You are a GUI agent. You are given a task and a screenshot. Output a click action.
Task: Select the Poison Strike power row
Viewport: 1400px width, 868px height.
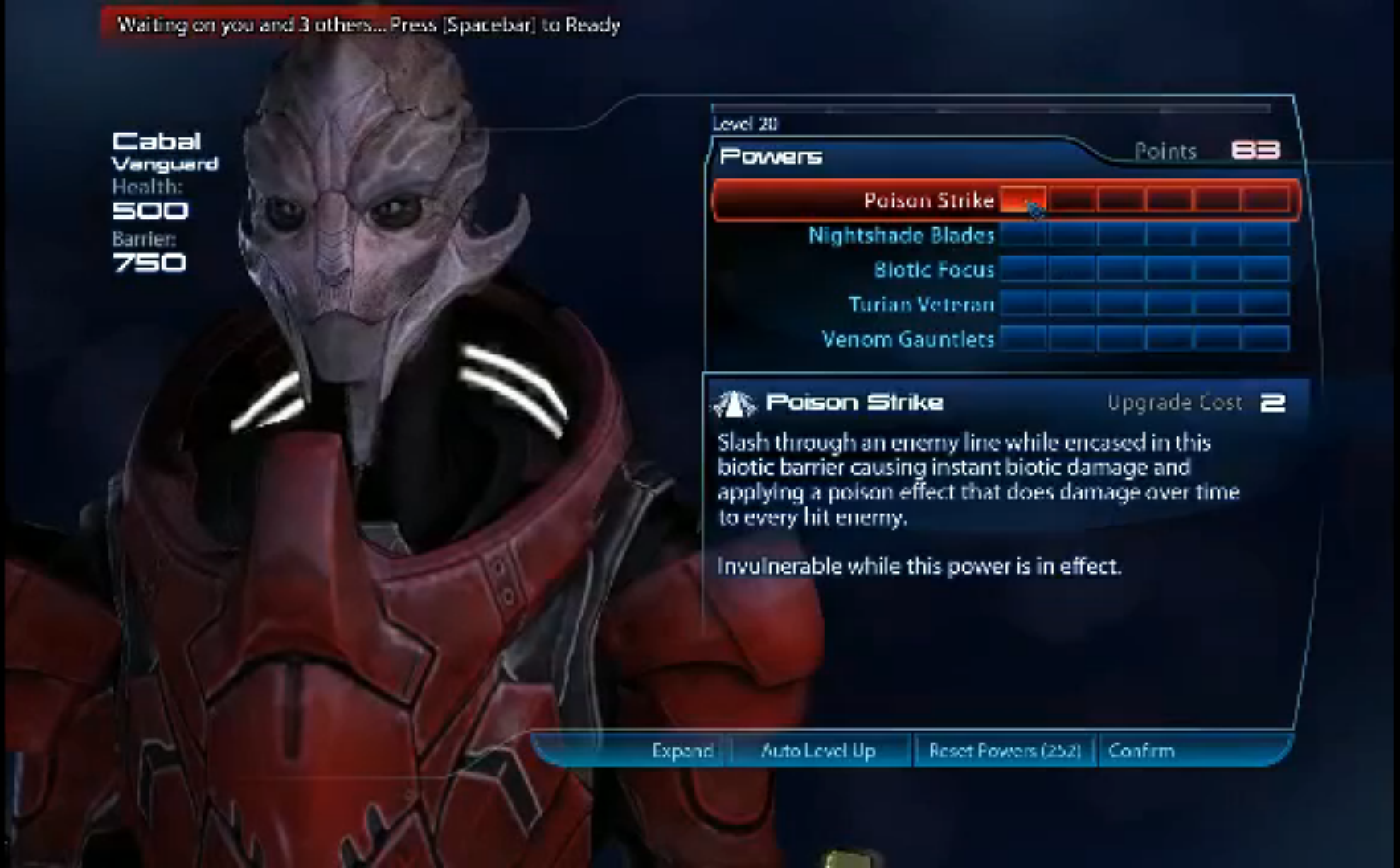[x=928, y=200]
